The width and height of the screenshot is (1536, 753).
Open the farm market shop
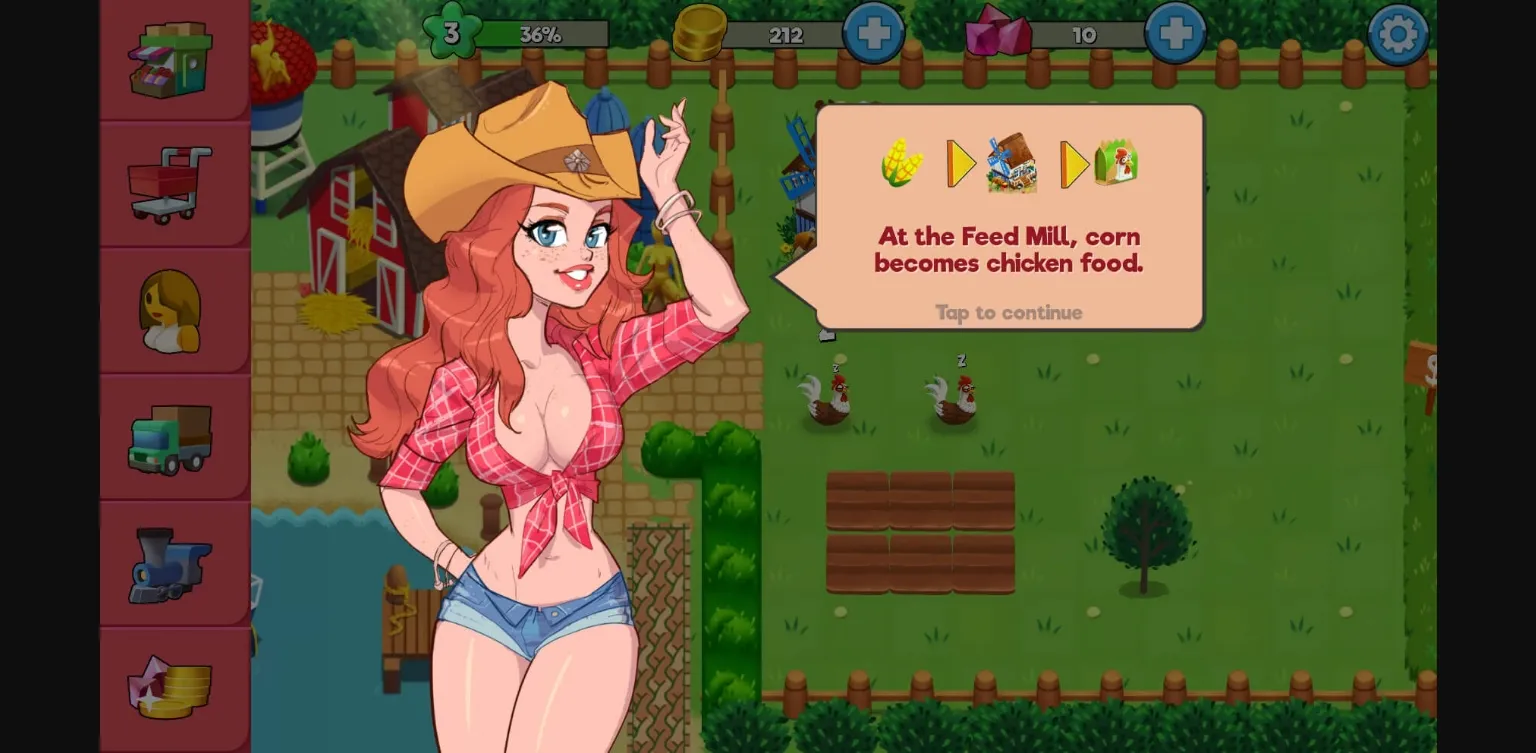click(170, 60)
